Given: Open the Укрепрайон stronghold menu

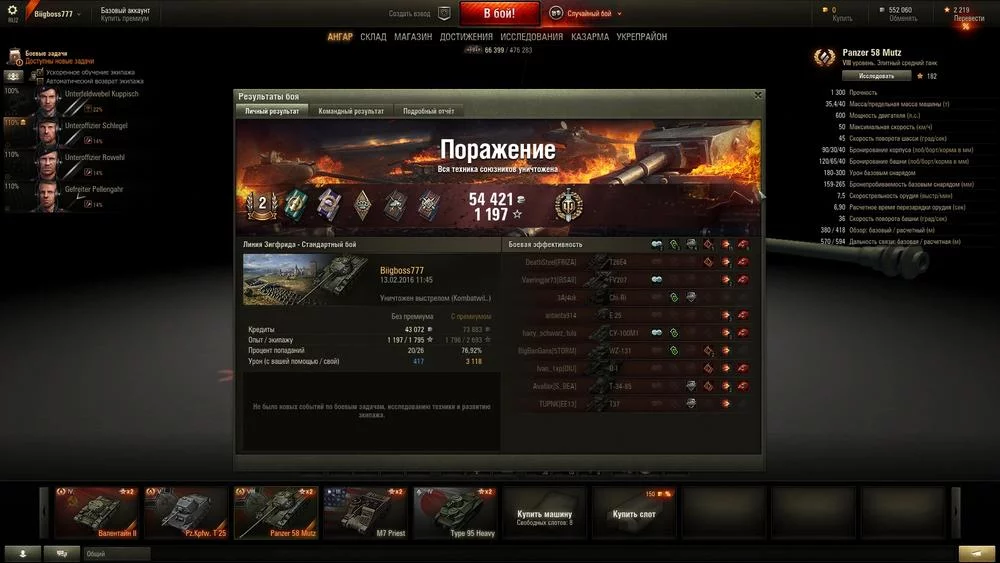Looking at the screenshot, I should click(642, 37).
